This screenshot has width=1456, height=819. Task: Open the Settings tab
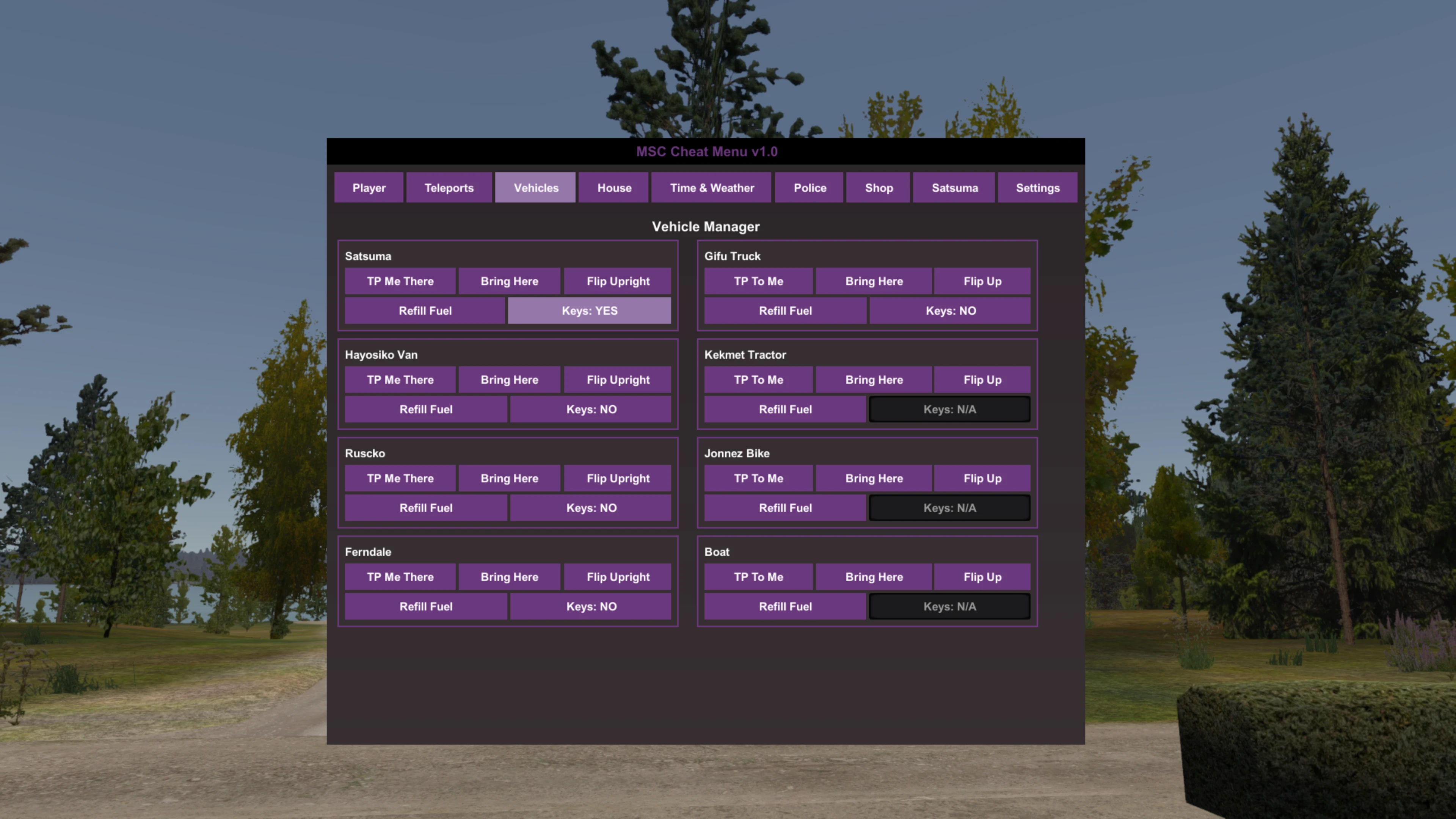pos(1037,188)
